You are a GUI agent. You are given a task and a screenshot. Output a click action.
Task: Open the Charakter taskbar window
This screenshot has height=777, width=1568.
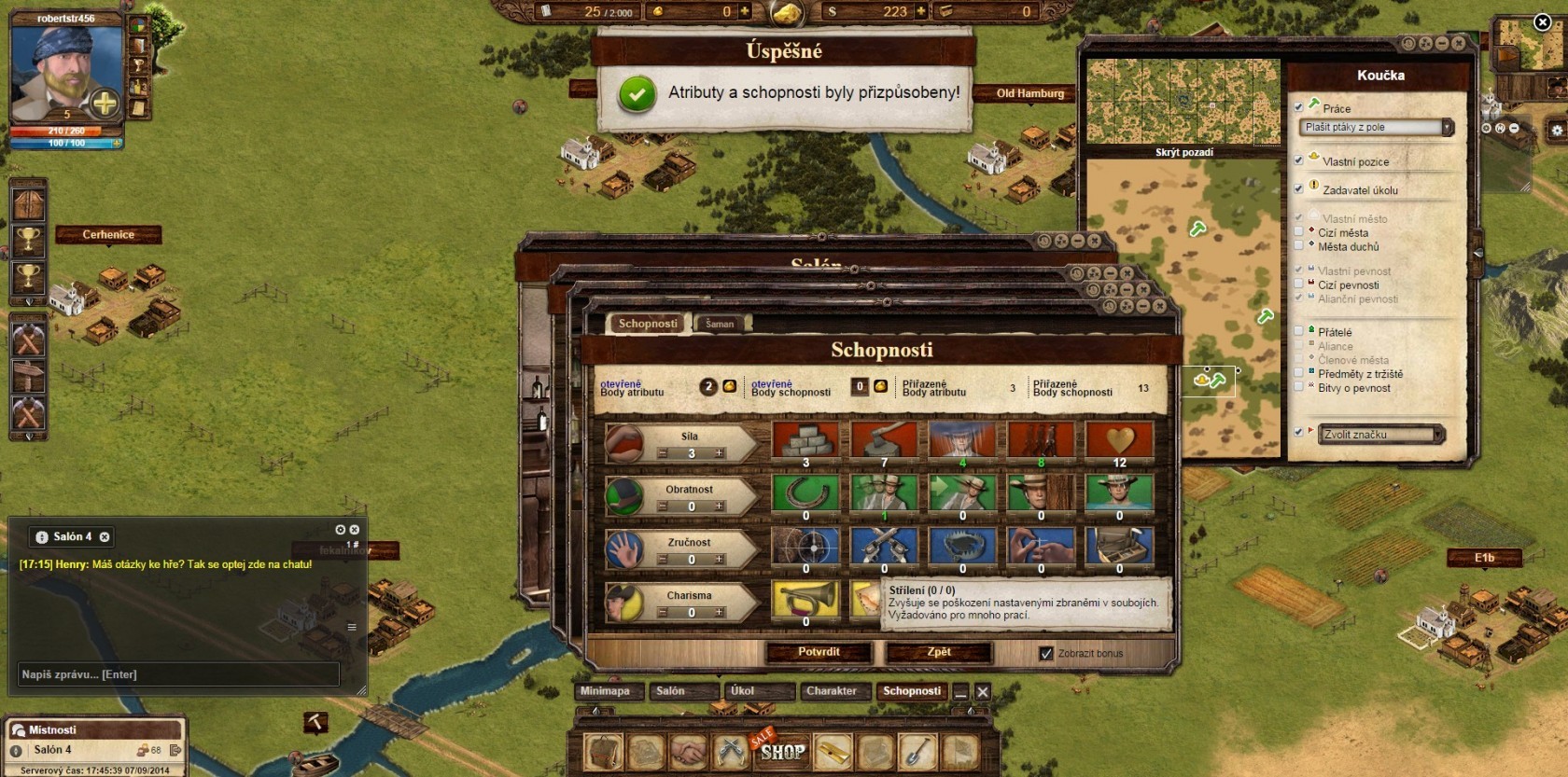point(831,691)
